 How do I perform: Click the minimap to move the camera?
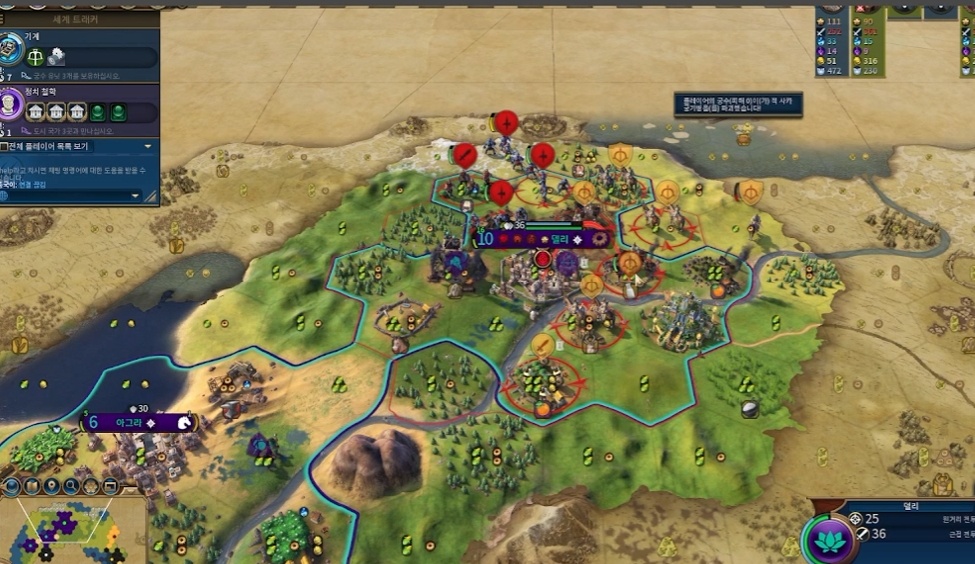click(x=72, y=530)
